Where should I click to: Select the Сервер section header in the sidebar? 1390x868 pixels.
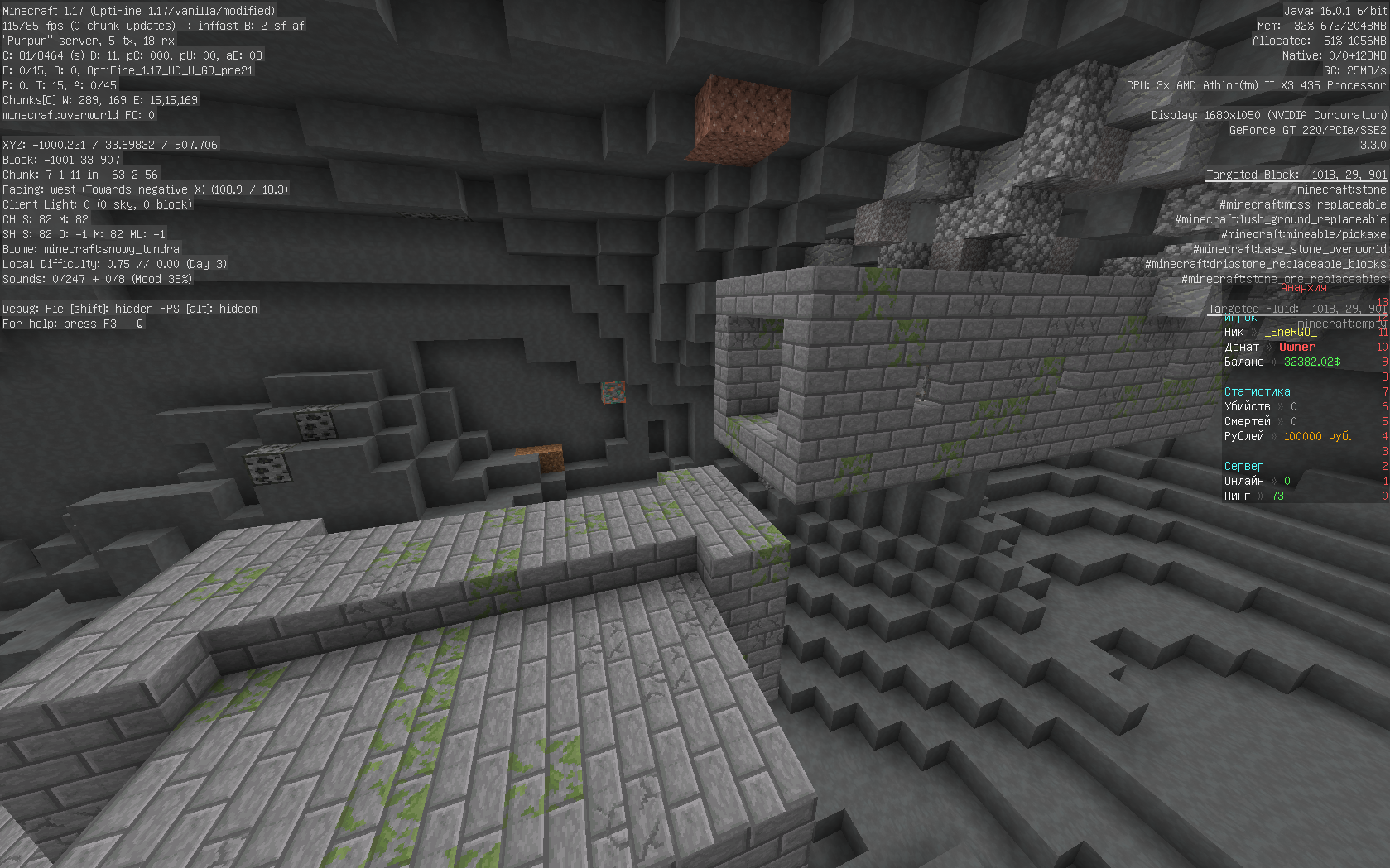click(1243, 465)
